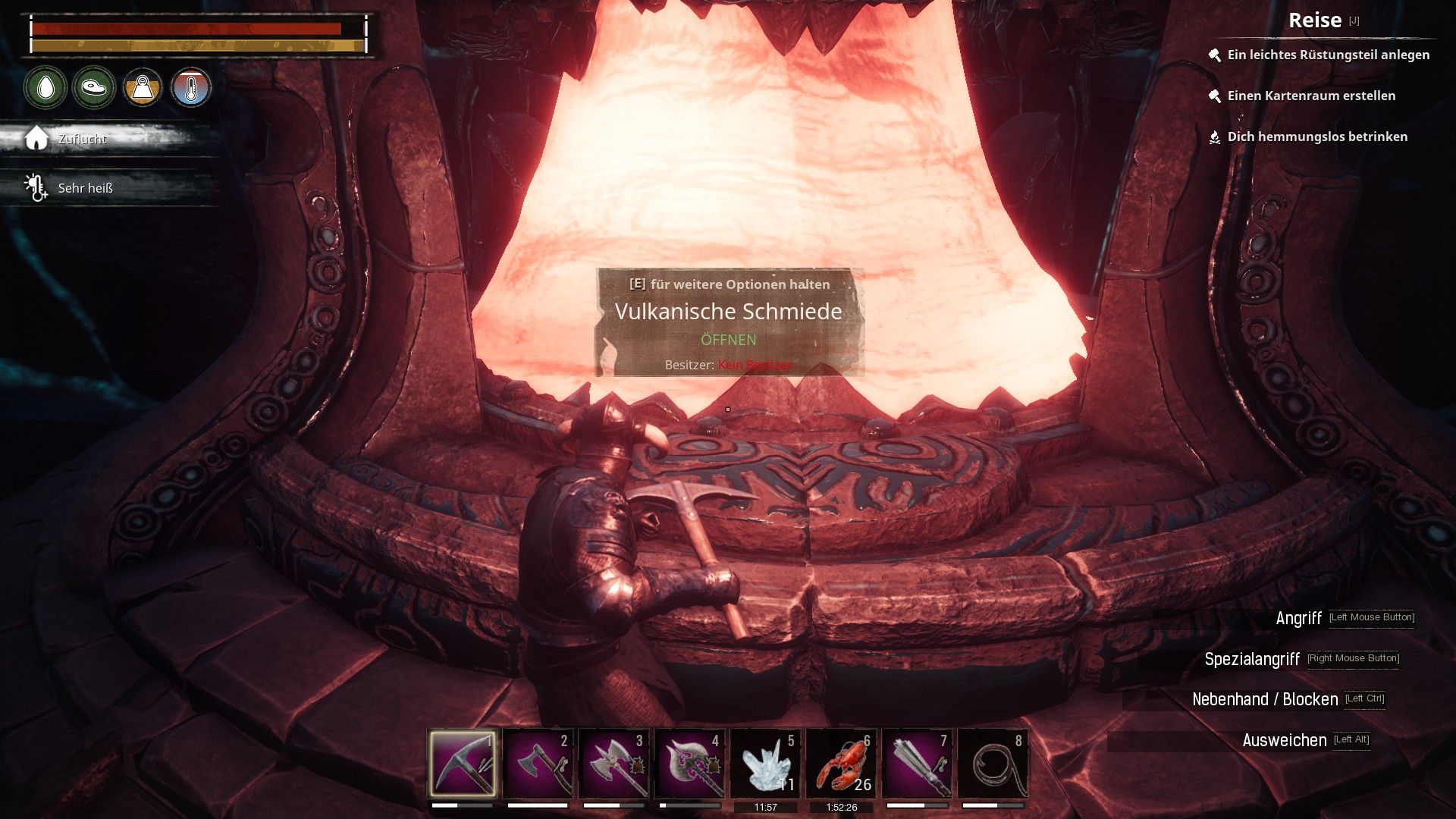1456x819 pixels.
Task: Open the Reise journey header
Action: click(x=1315, y=20)
